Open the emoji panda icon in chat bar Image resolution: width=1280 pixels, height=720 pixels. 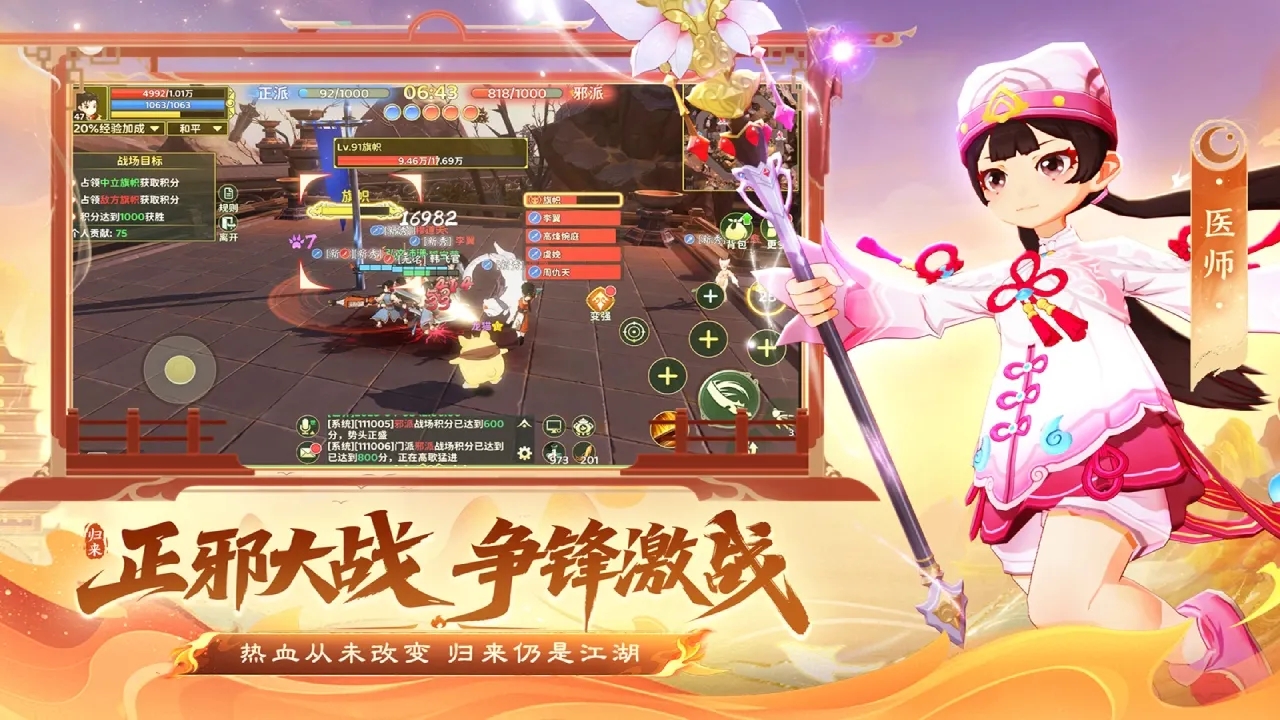tap(583, 427)
